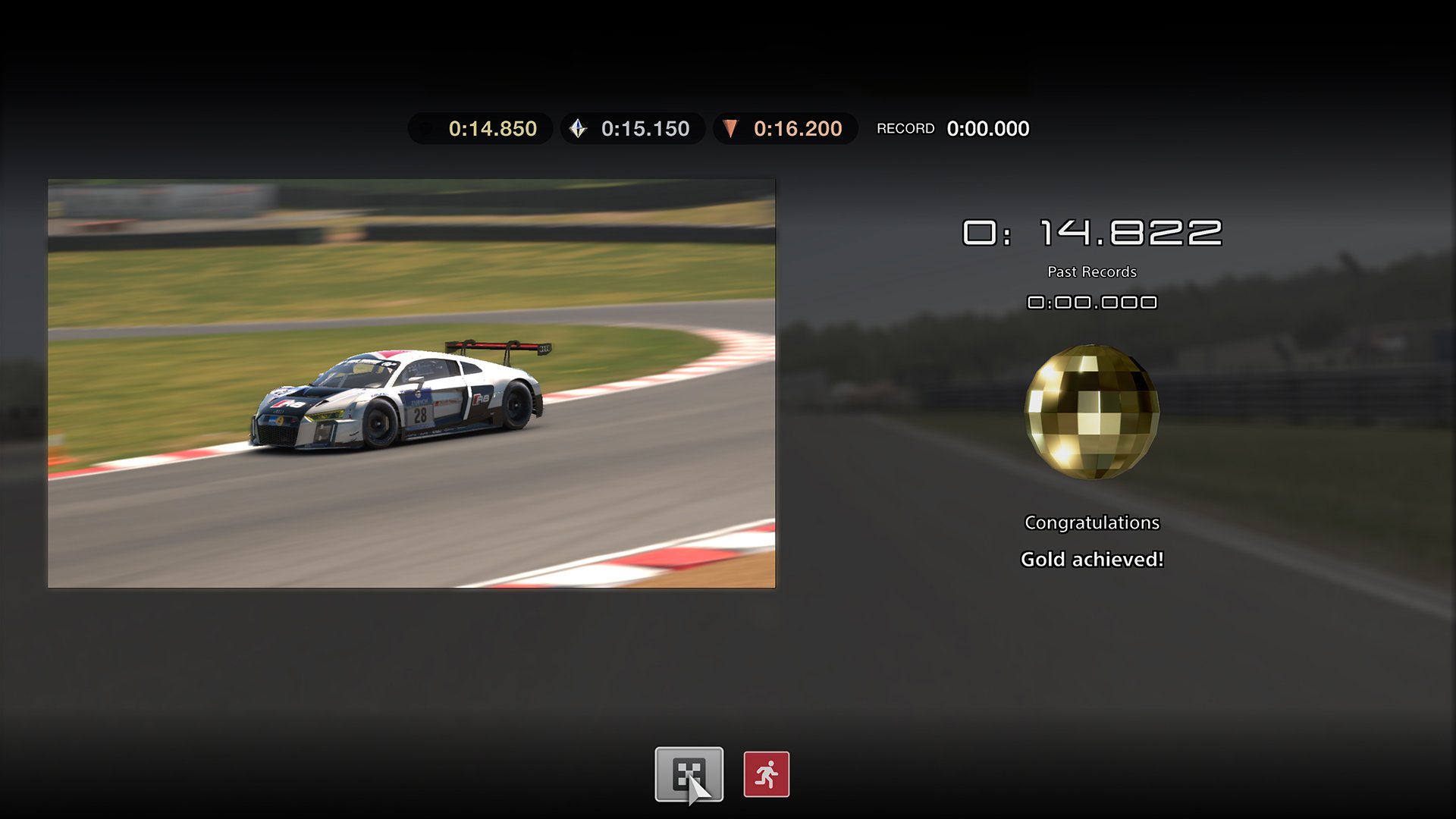Expand the RECORD time display
This screenshot has height=819, width=1456.
[987, 128]
